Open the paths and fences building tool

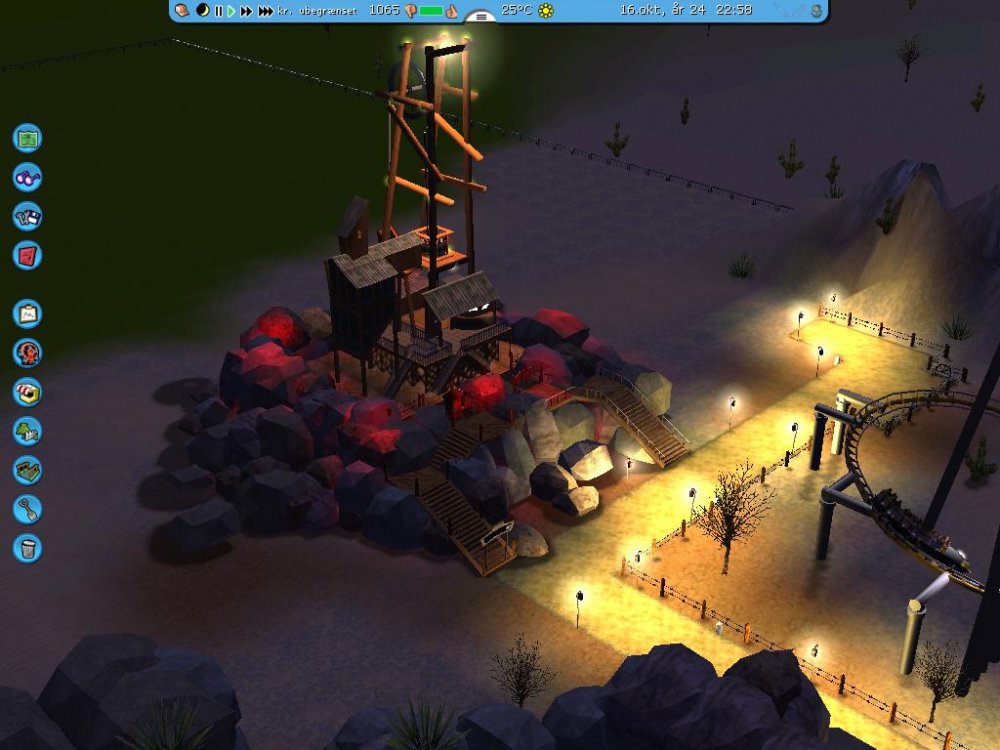27,470
